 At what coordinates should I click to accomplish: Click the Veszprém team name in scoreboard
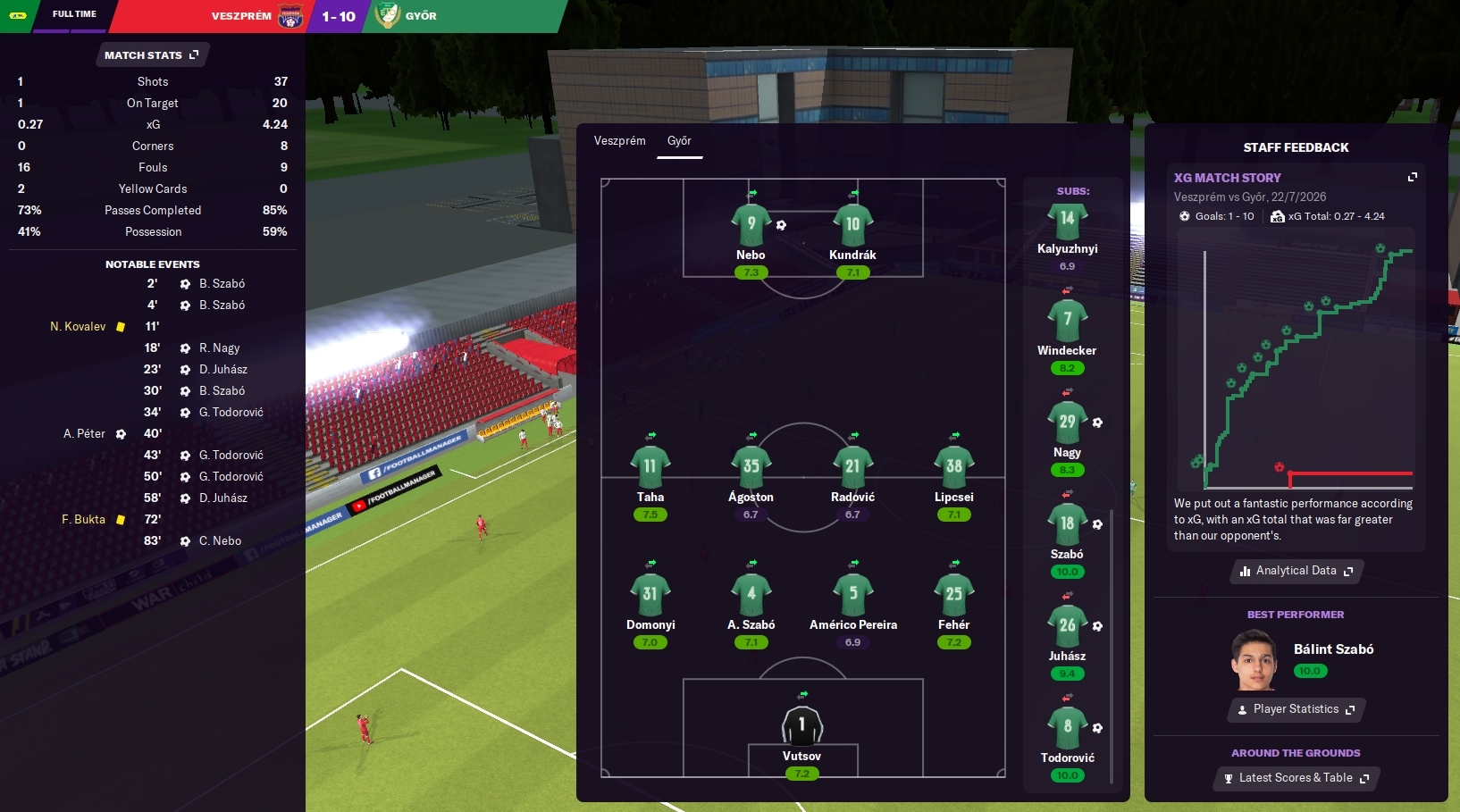click(241, 16)
